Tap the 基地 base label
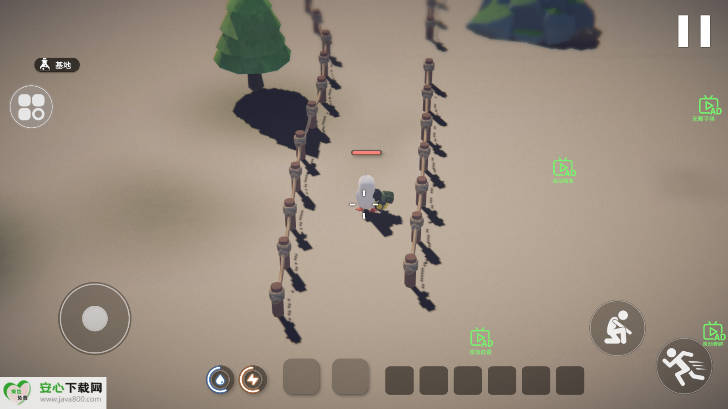The image size is (728, 409). point(57,65)
